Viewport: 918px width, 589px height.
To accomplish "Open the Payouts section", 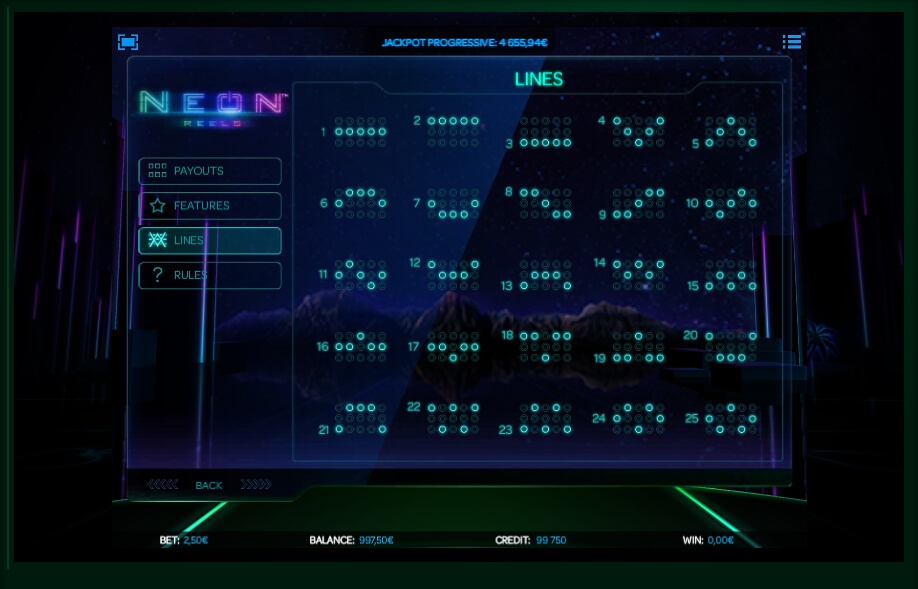I will pyautogui.click(x=210, y=171).
